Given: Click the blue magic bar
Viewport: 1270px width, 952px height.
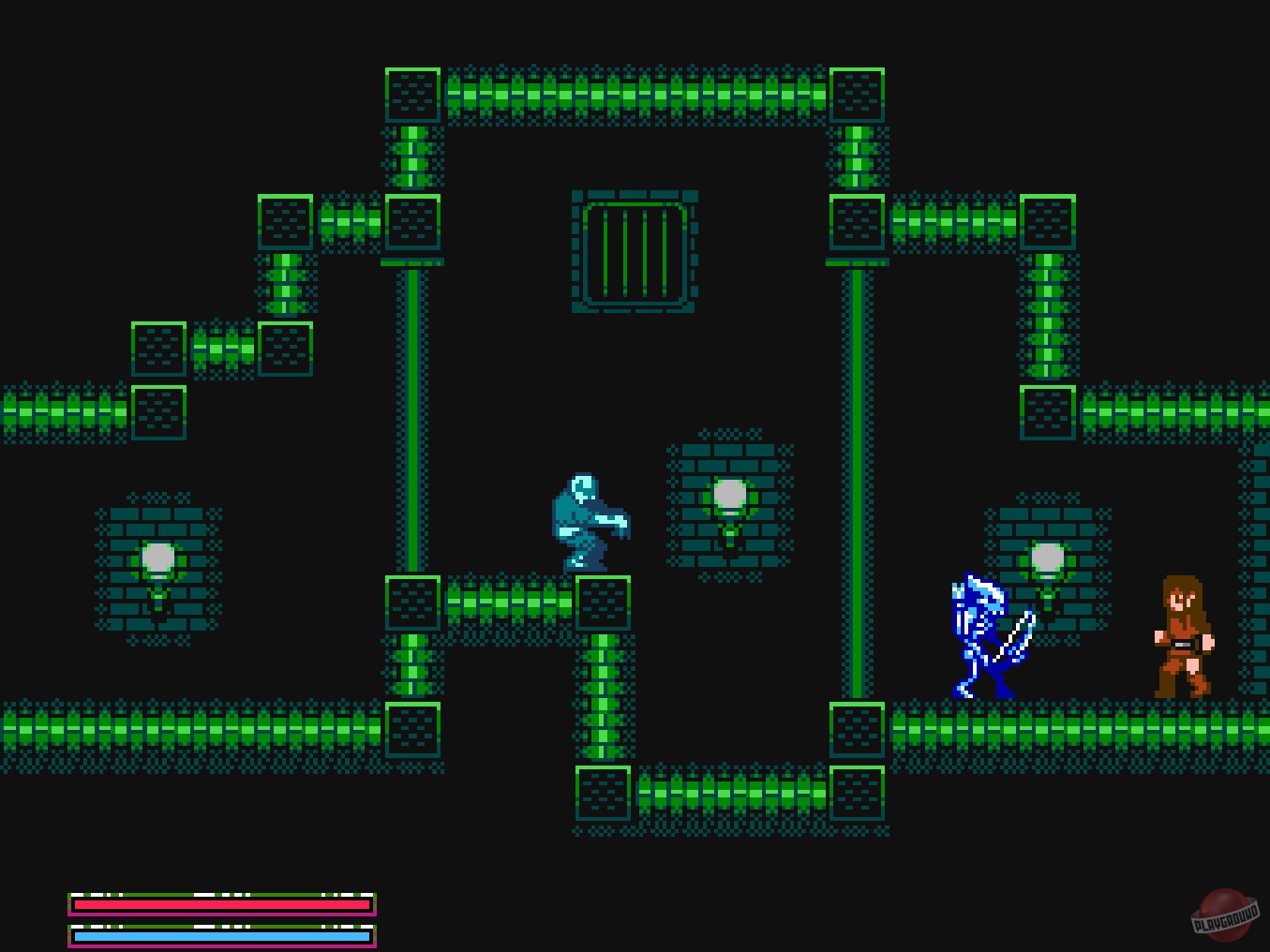Looking at the screenshot, I should [220, 935].
